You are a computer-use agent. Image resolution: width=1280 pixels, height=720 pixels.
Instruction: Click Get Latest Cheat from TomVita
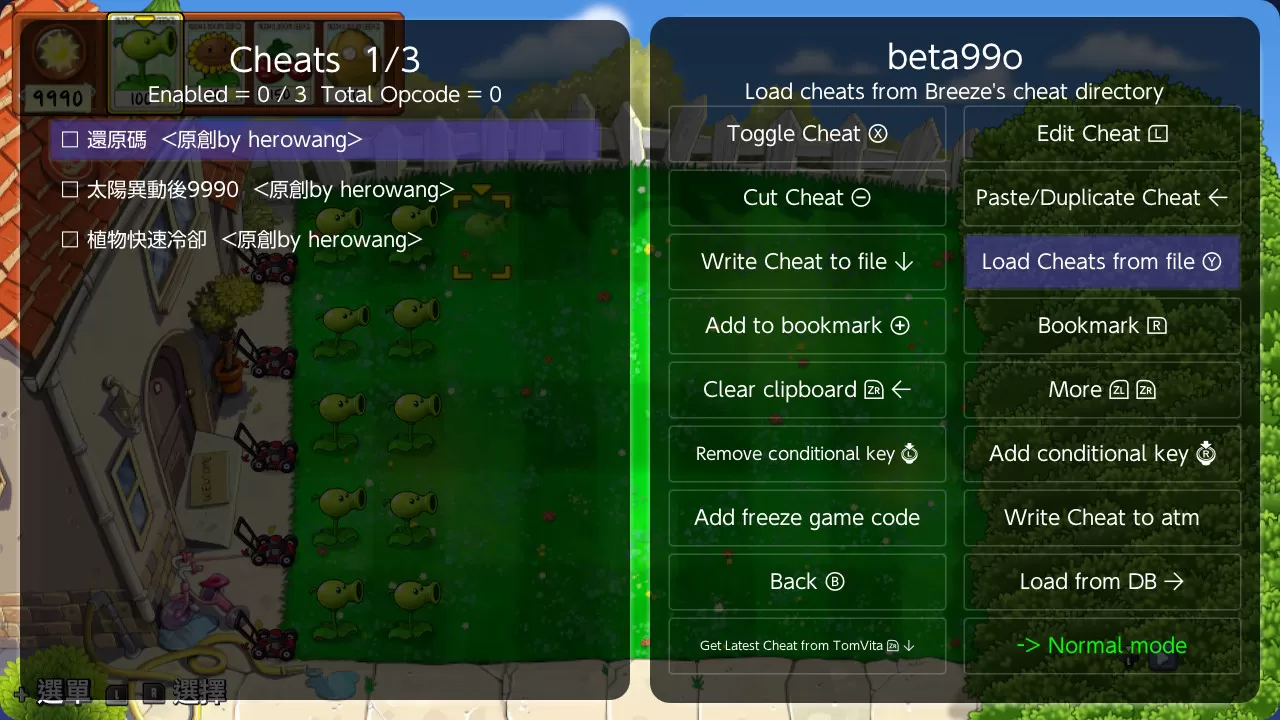(x=807, y=645)
